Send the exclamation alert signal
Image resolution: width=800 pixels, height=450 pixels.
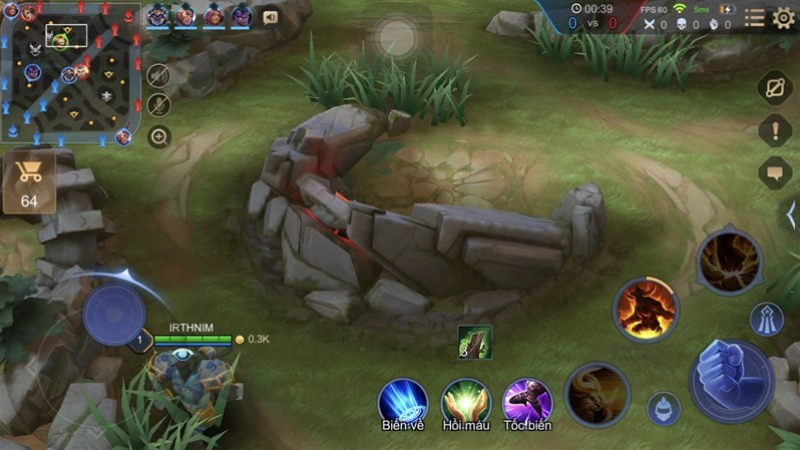click(x=775, y=130)
